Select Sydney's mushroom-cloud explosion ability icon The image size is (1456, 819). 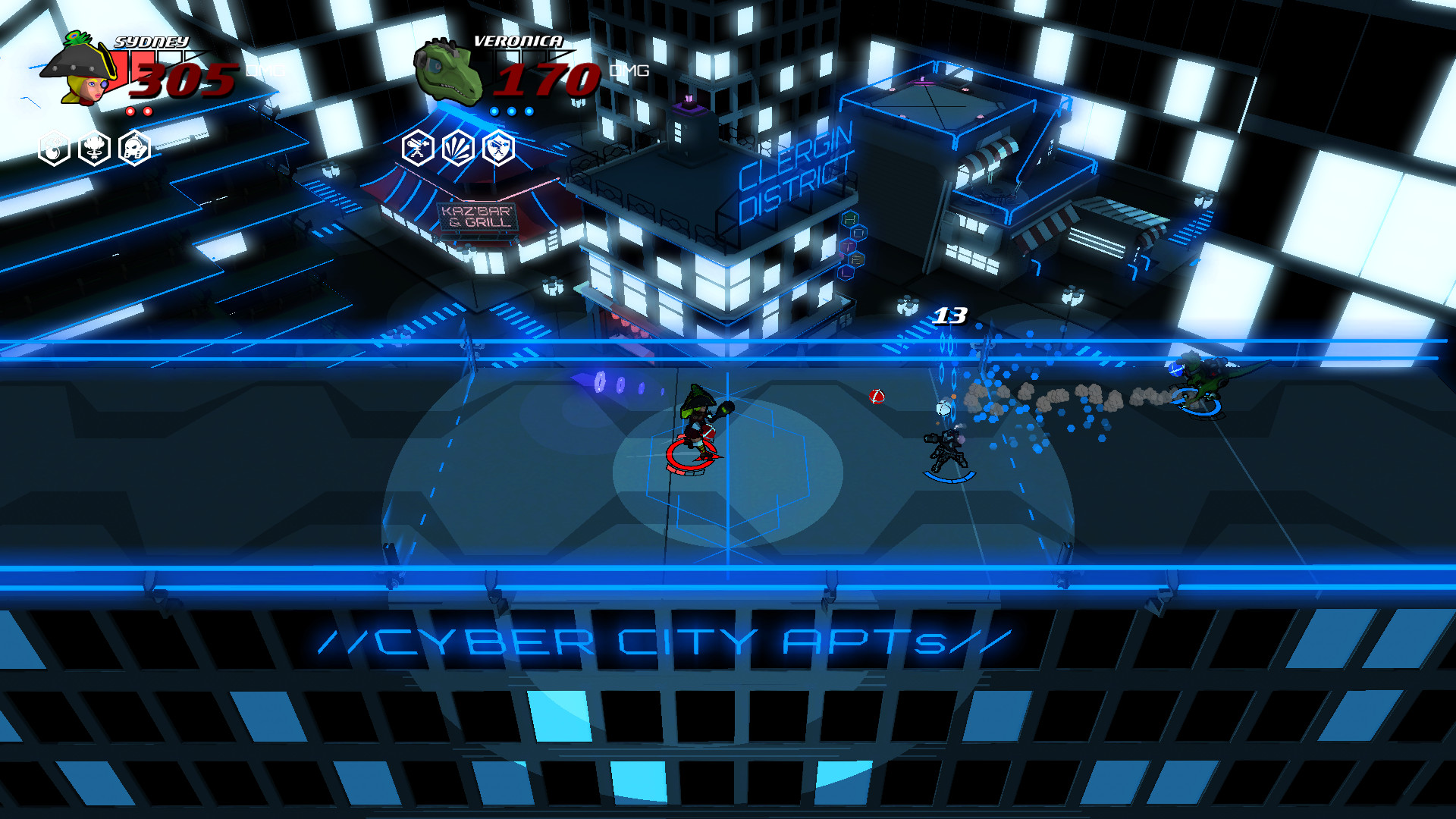click(x=93, y=149)
